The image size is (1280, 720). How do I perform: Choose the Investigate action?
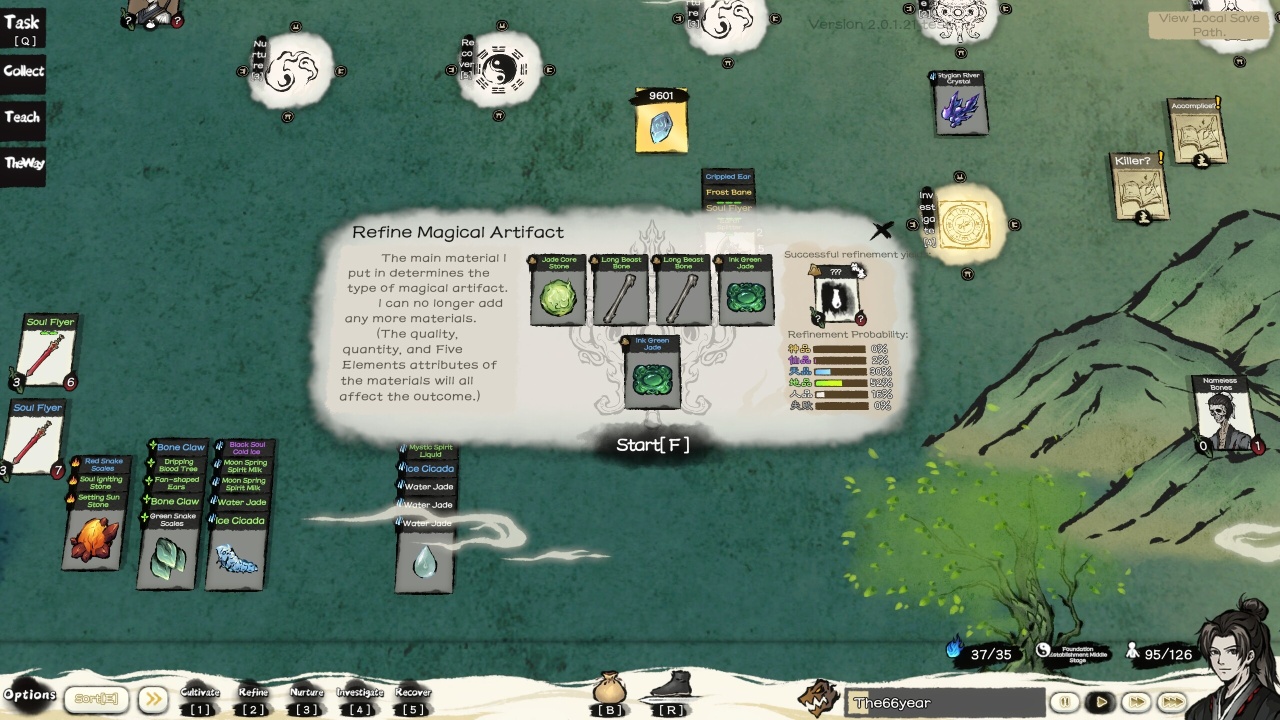click(360, 699)
